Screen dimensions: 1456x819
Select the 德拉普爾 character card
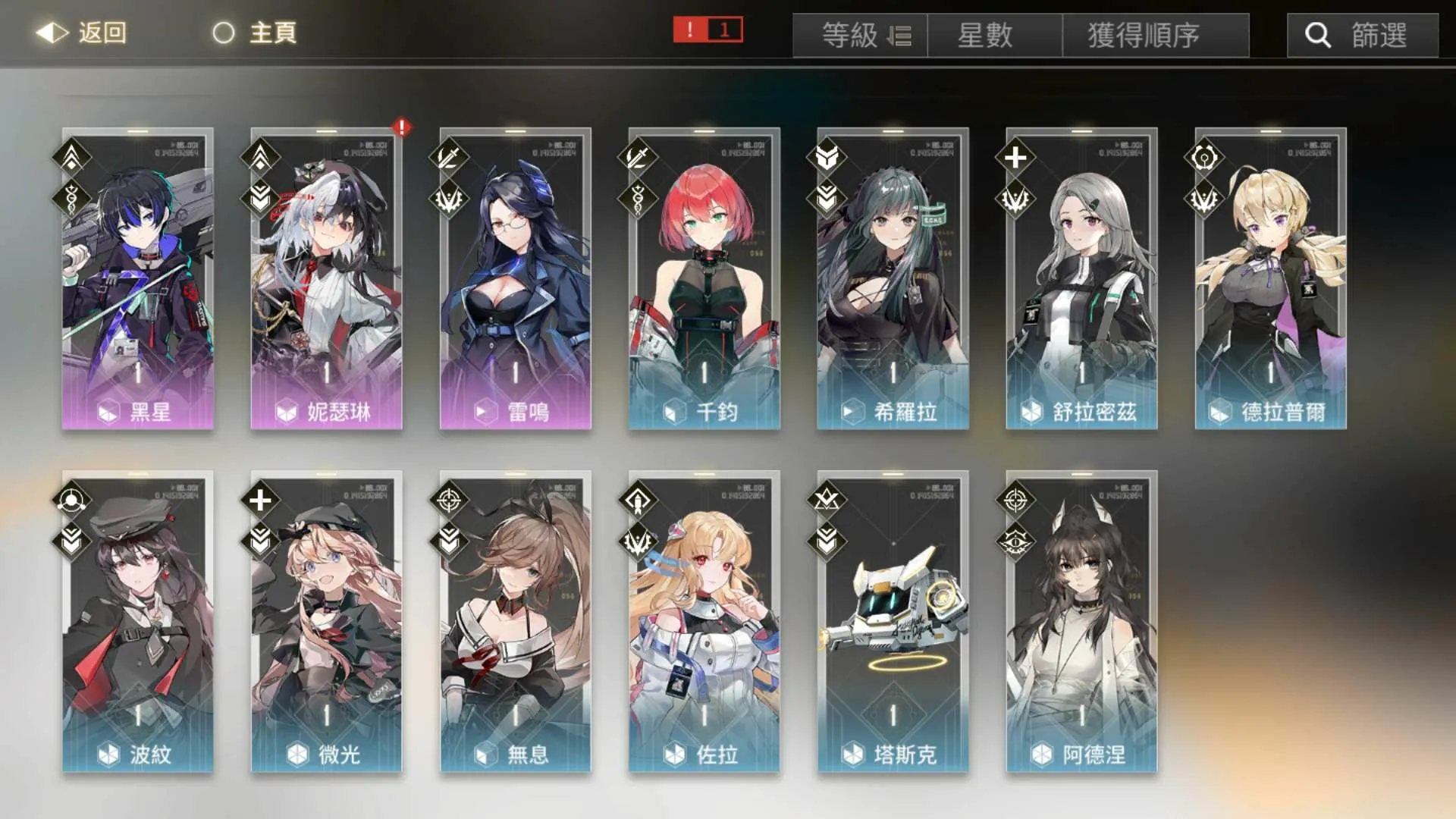pyautogui.click(x=1270, y=278)
